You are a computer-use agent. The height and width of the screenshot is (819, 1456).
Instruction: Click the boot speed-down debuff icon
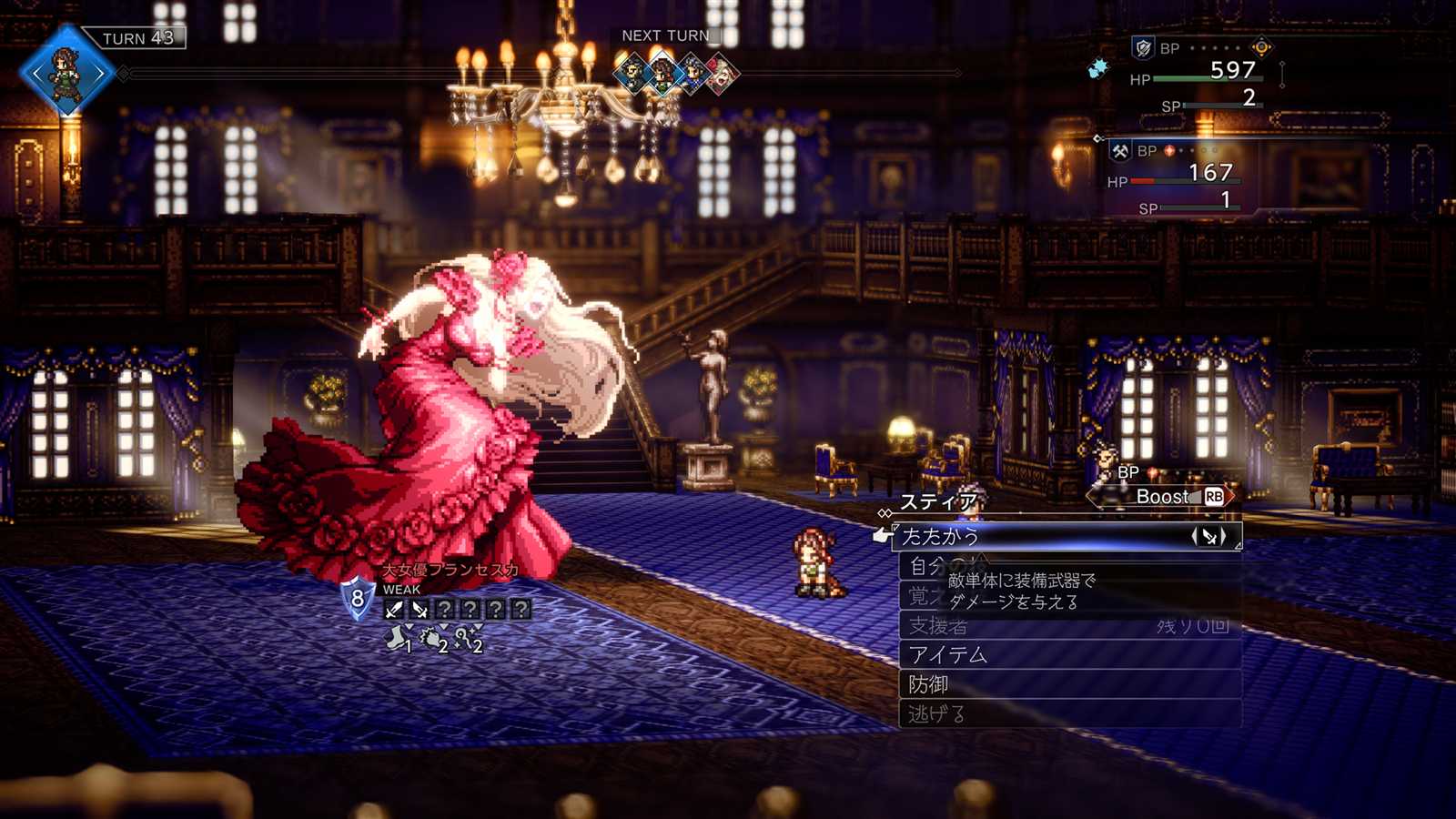(x=398, y=639)
